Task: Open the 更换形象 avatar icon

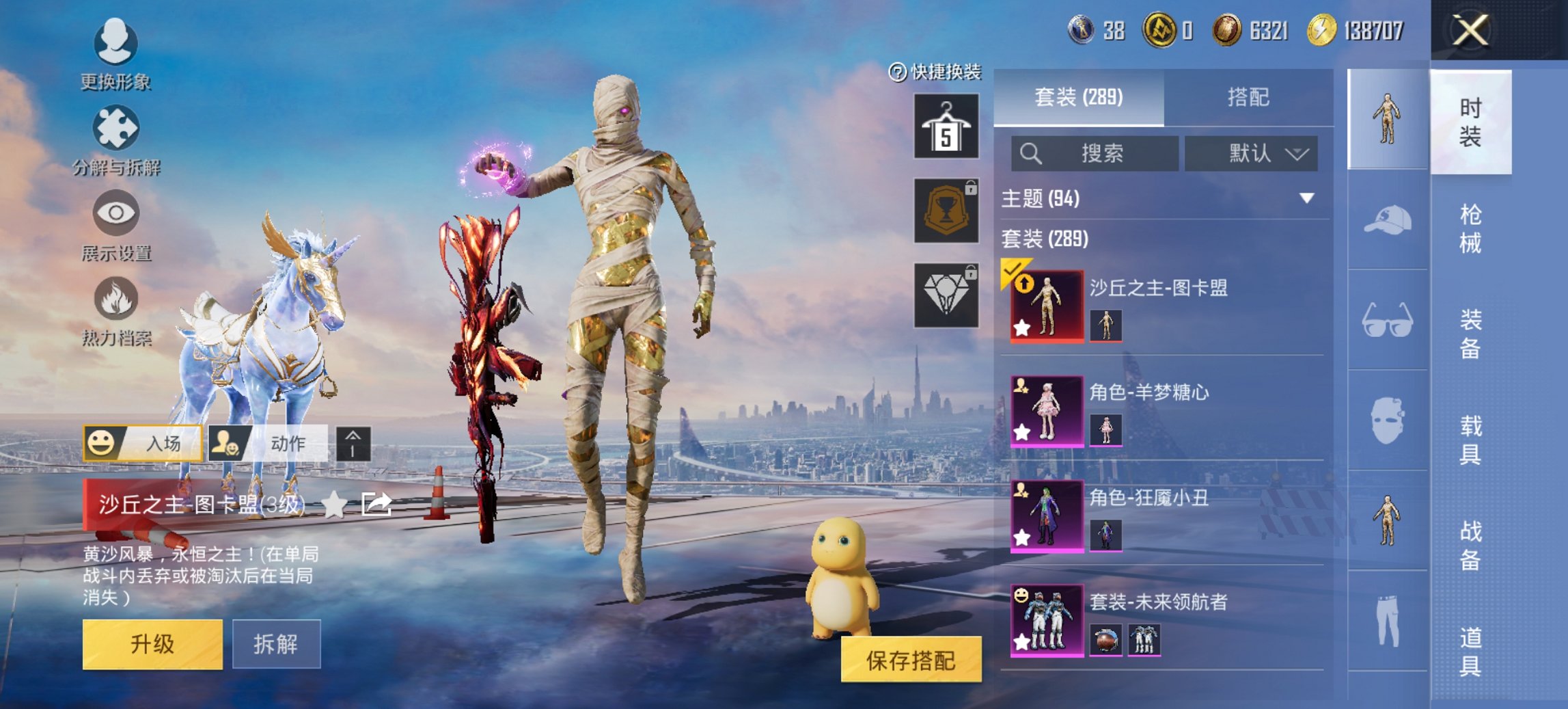Action: point(116,42)
